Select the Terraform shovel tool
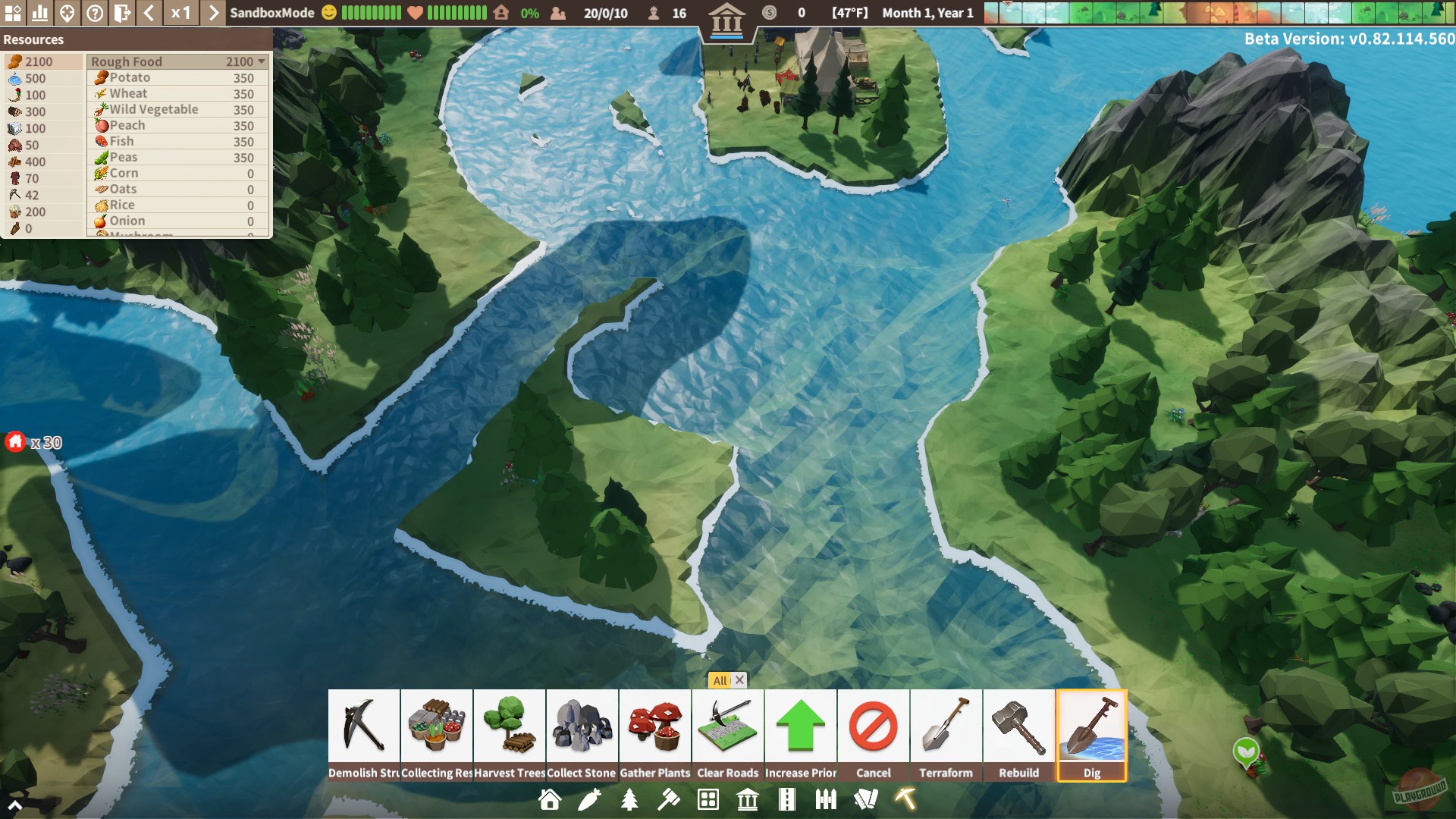This screenshot has height=819, width=1456. pyautogui.click(x=946, y=728)
